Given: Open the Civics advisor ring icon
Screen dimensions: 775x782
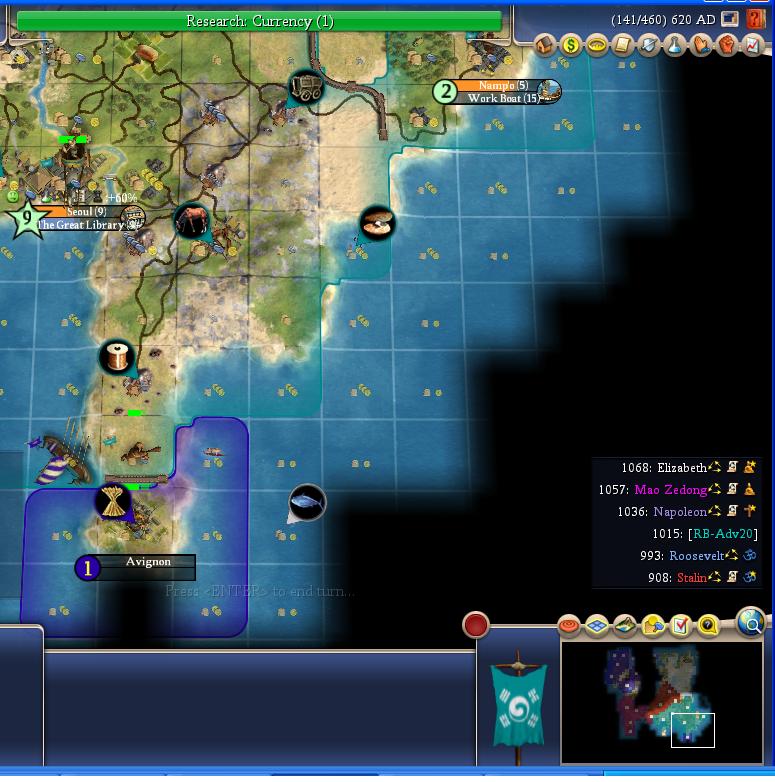Looking at the screenshot, I should pos(596,45).
